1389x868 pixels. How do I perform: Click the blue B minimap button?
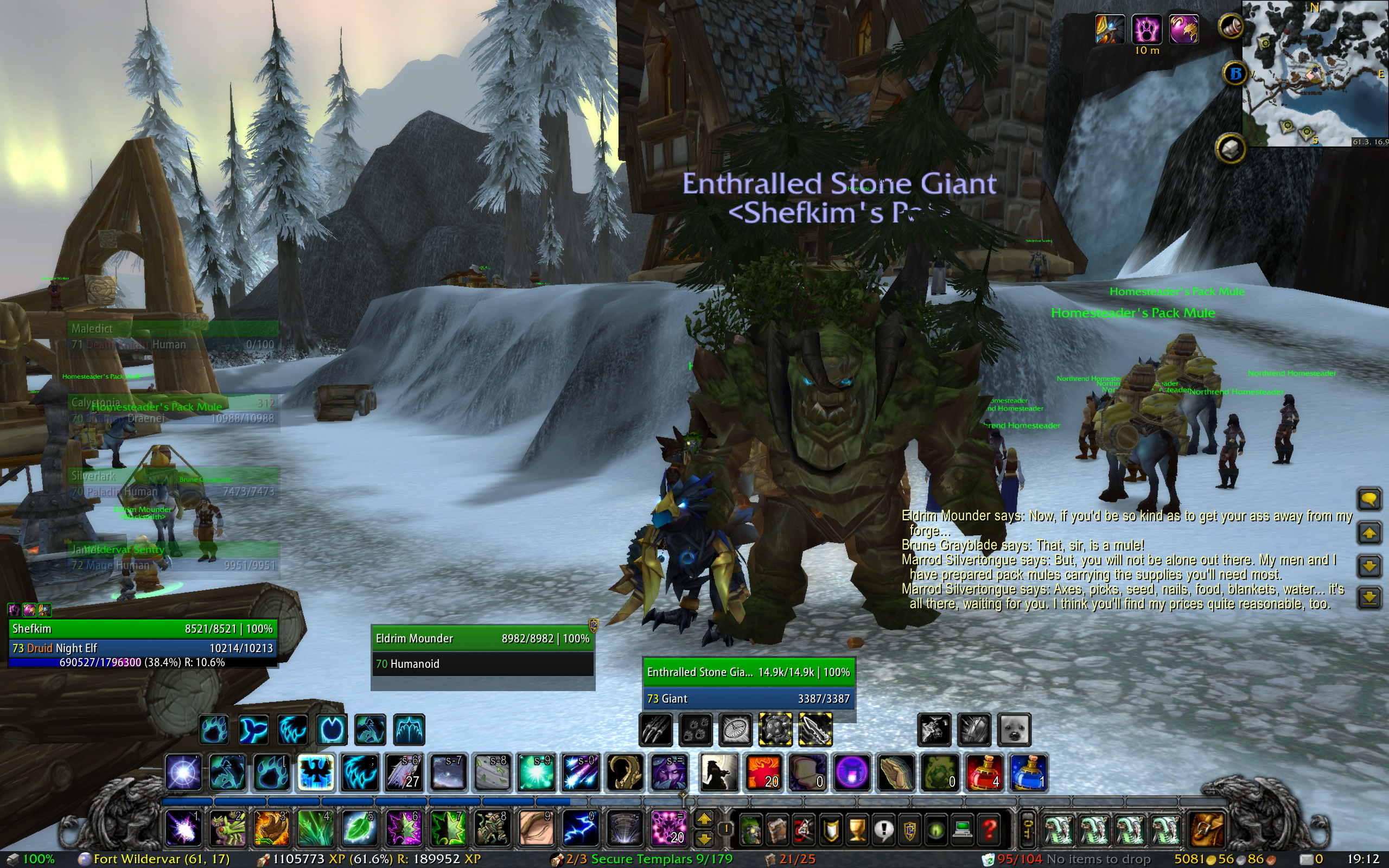1234,74
